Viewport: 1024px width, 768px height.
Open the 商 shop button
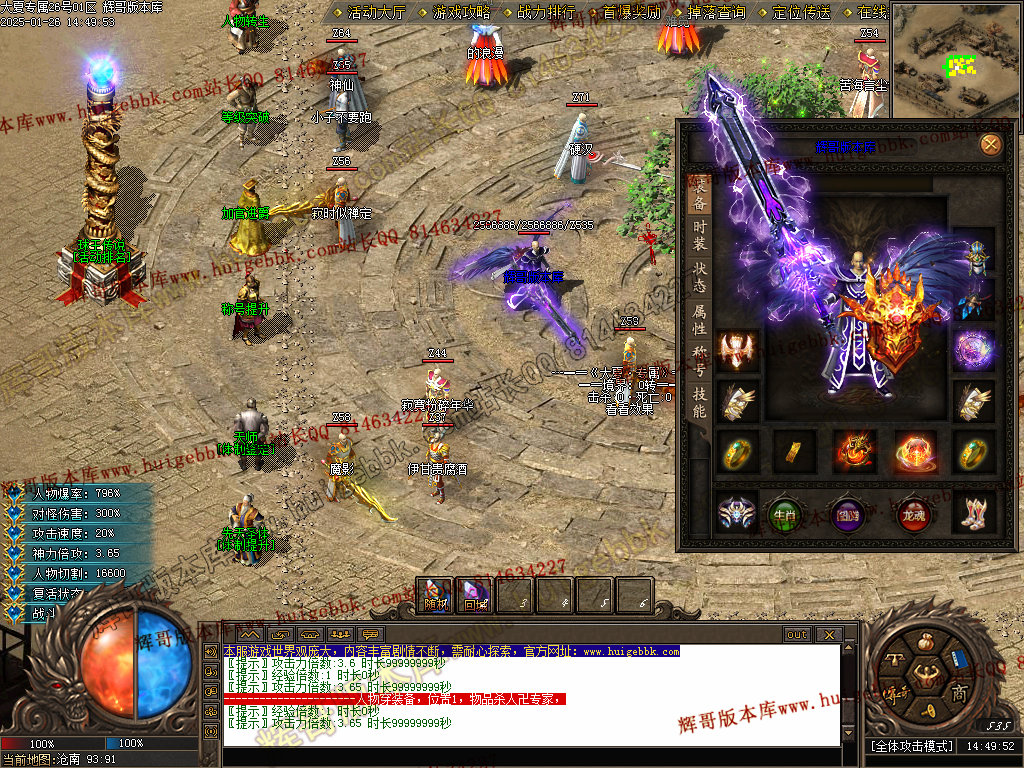pos(958,694)
